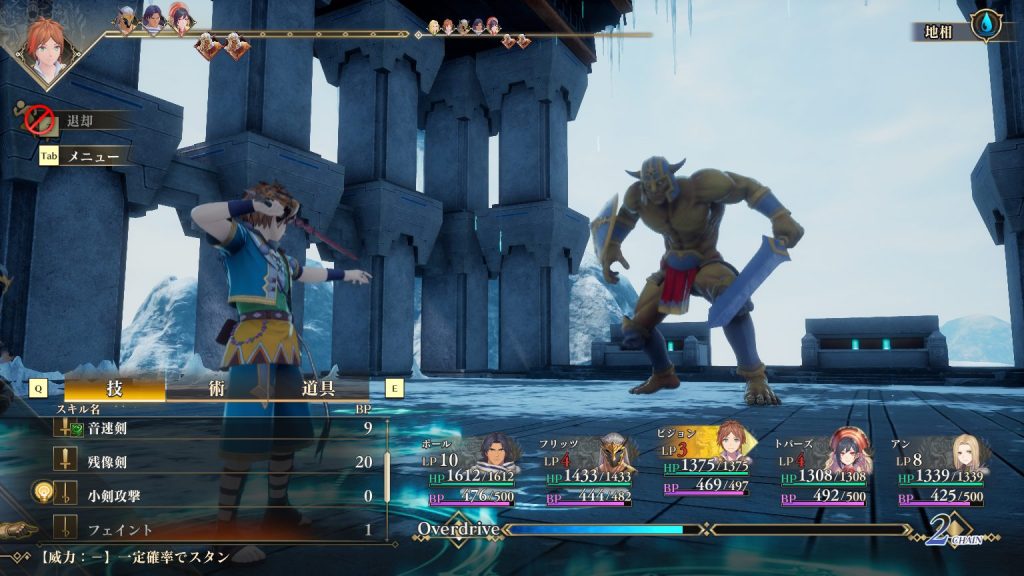Choose フリッツ's party status panel
This screenshot has width=1024, height=576.
coord(592,472)
